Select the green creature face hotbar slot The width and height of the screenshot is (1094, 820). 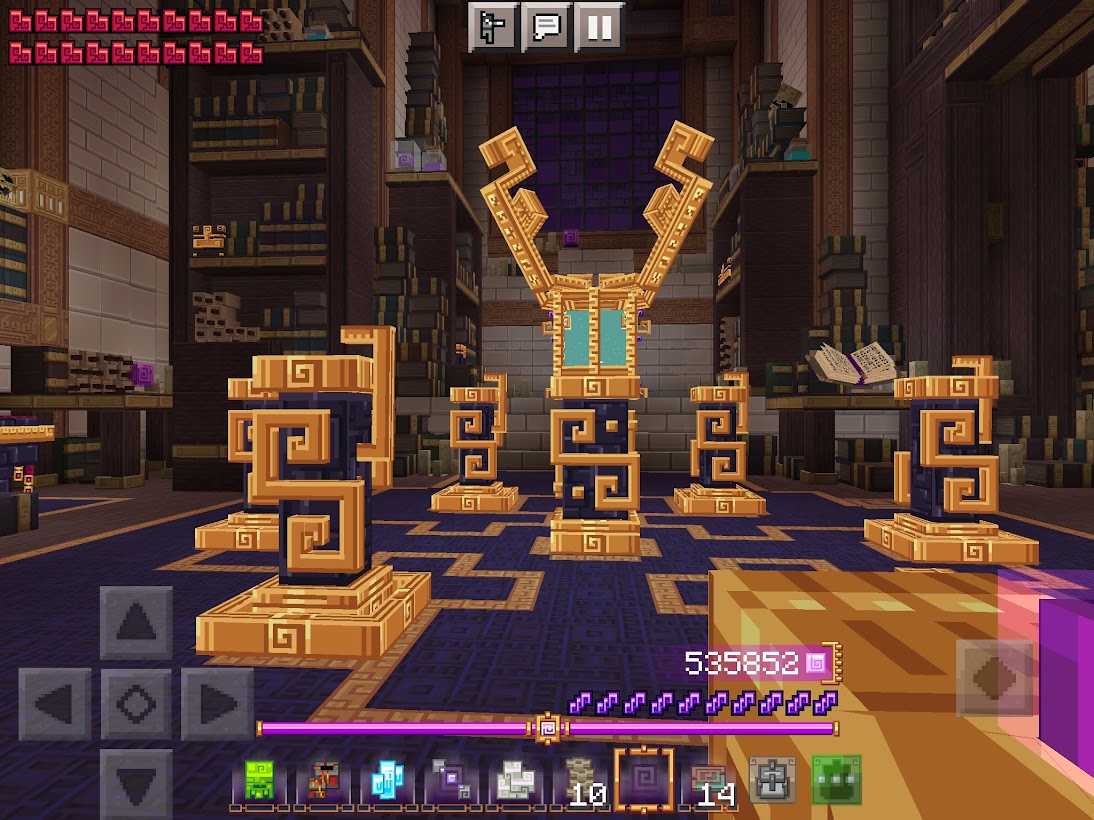click(x=259, y=782)
